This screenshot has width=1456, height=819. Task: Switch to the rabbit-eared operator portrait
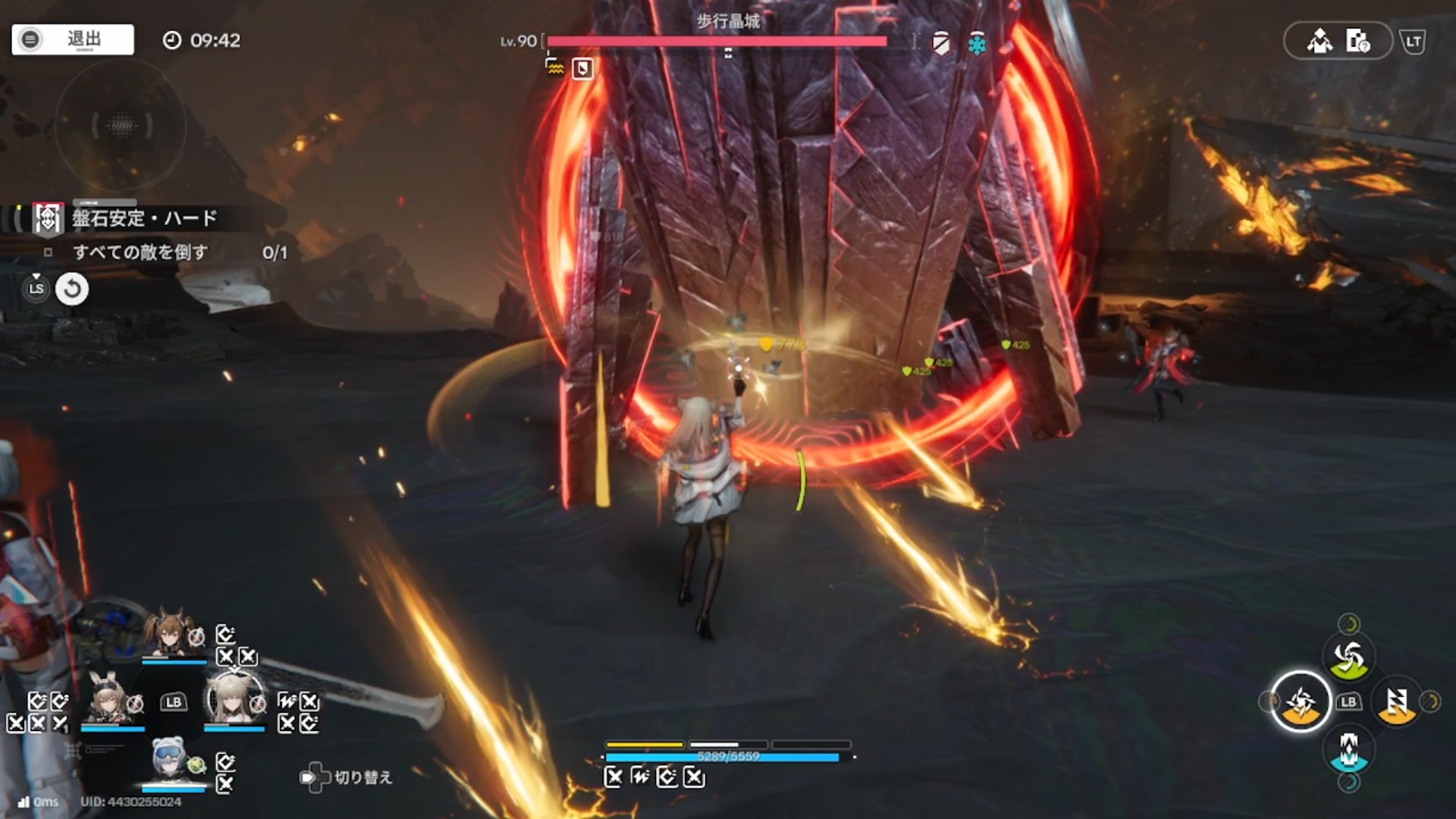111,699
